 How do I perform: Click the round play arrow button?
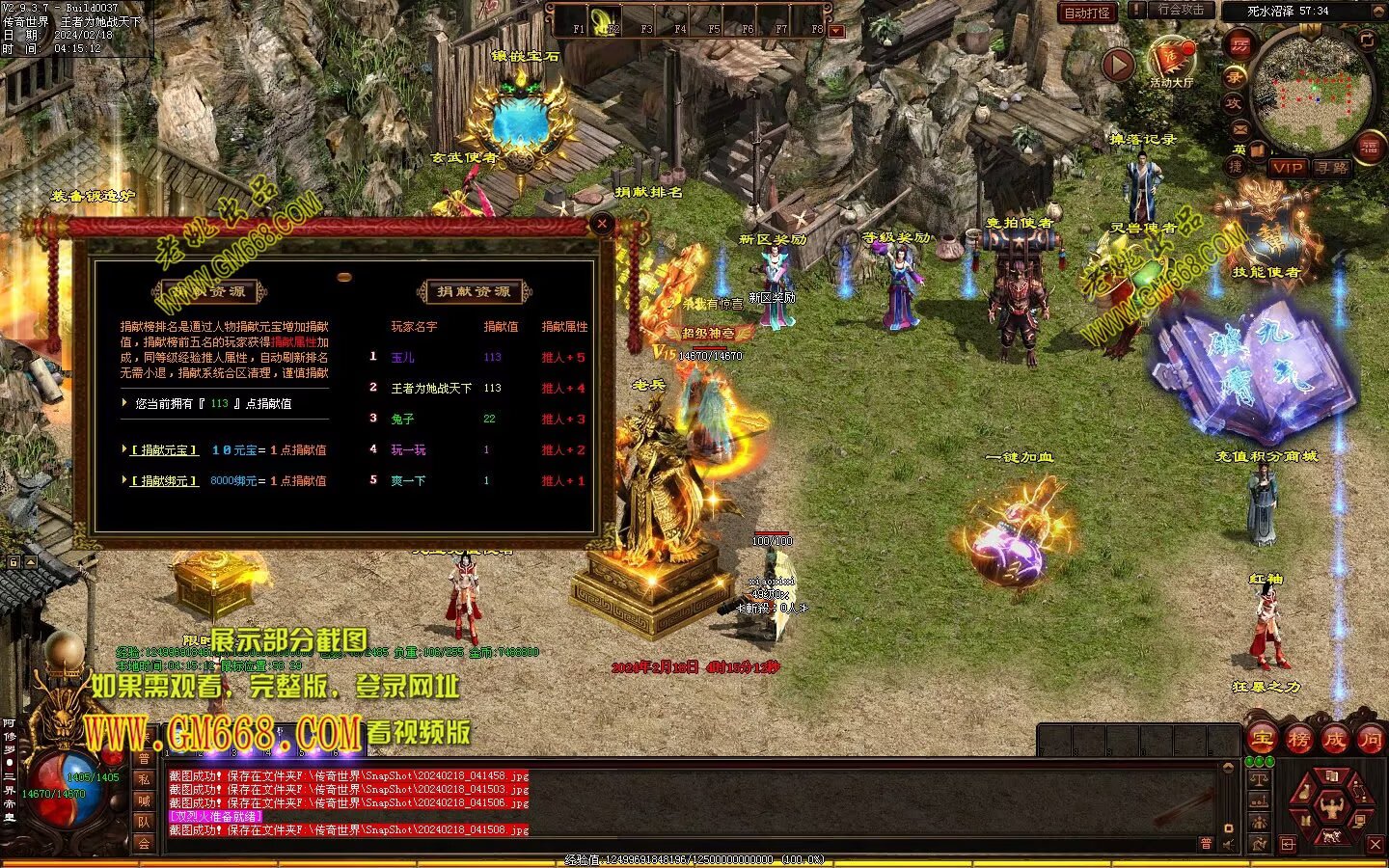tap(1118, 65)
